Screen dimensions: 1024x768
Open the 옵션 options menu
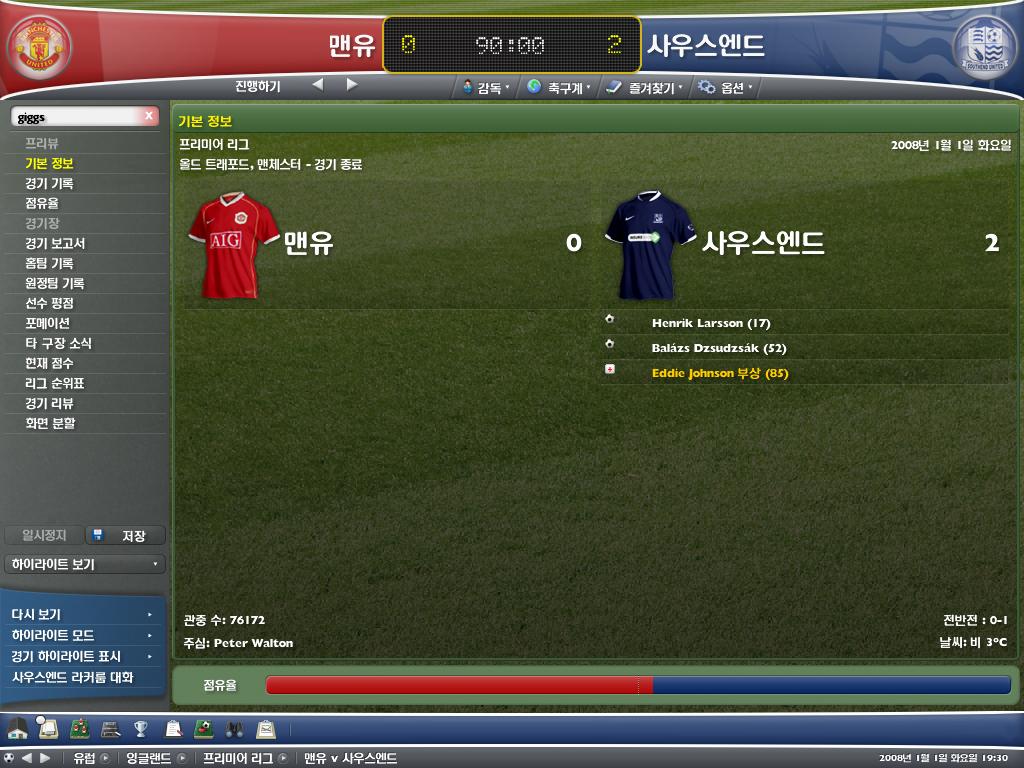[724, 87]
